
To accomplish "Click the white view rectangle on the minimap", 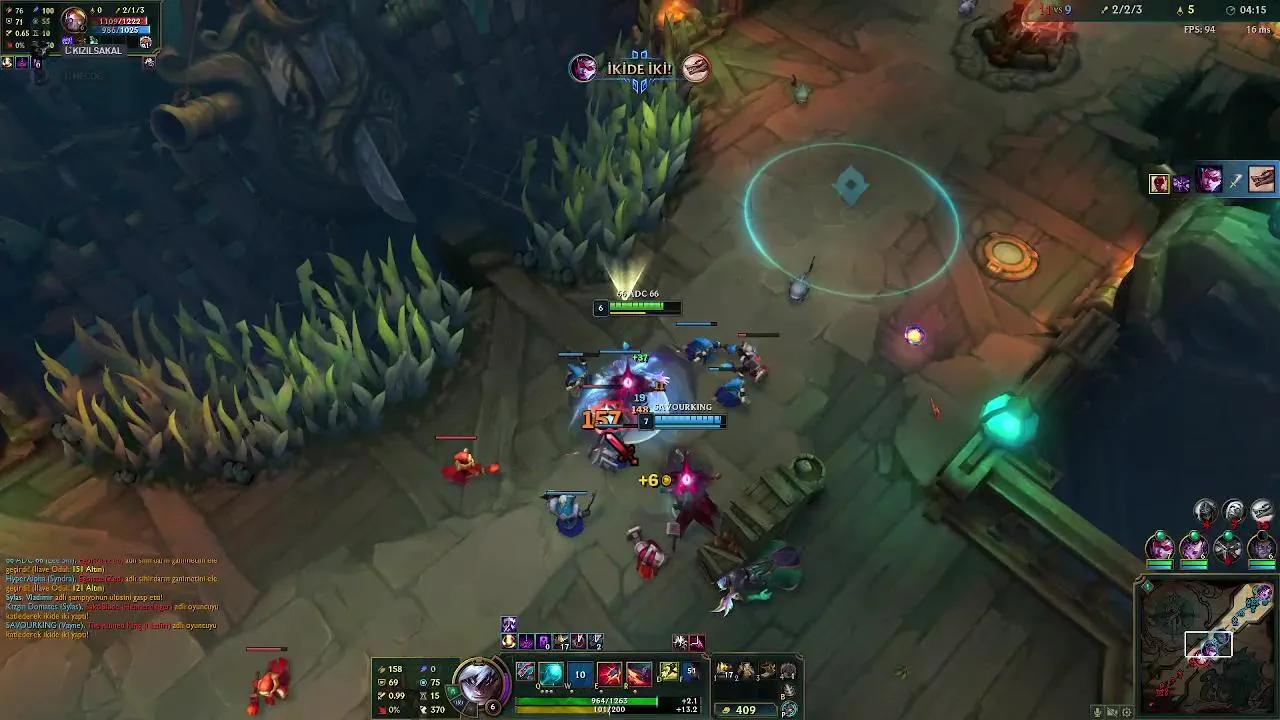I will pyautogui.click(x=1208, y=646).
